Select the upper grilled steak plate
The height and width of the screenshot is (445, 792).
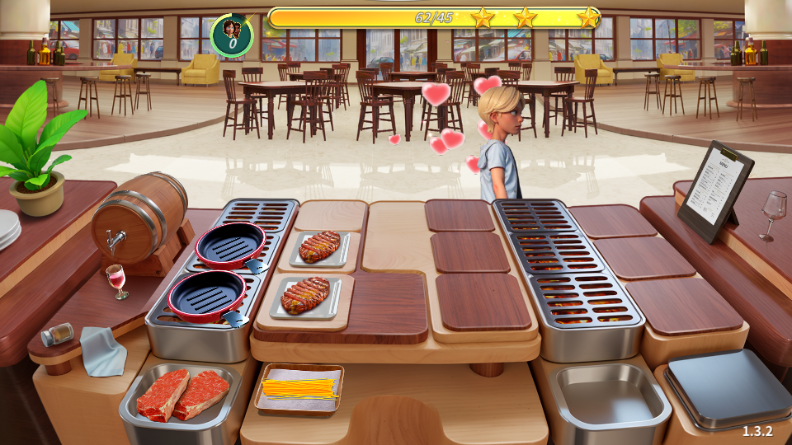(320, 245)
